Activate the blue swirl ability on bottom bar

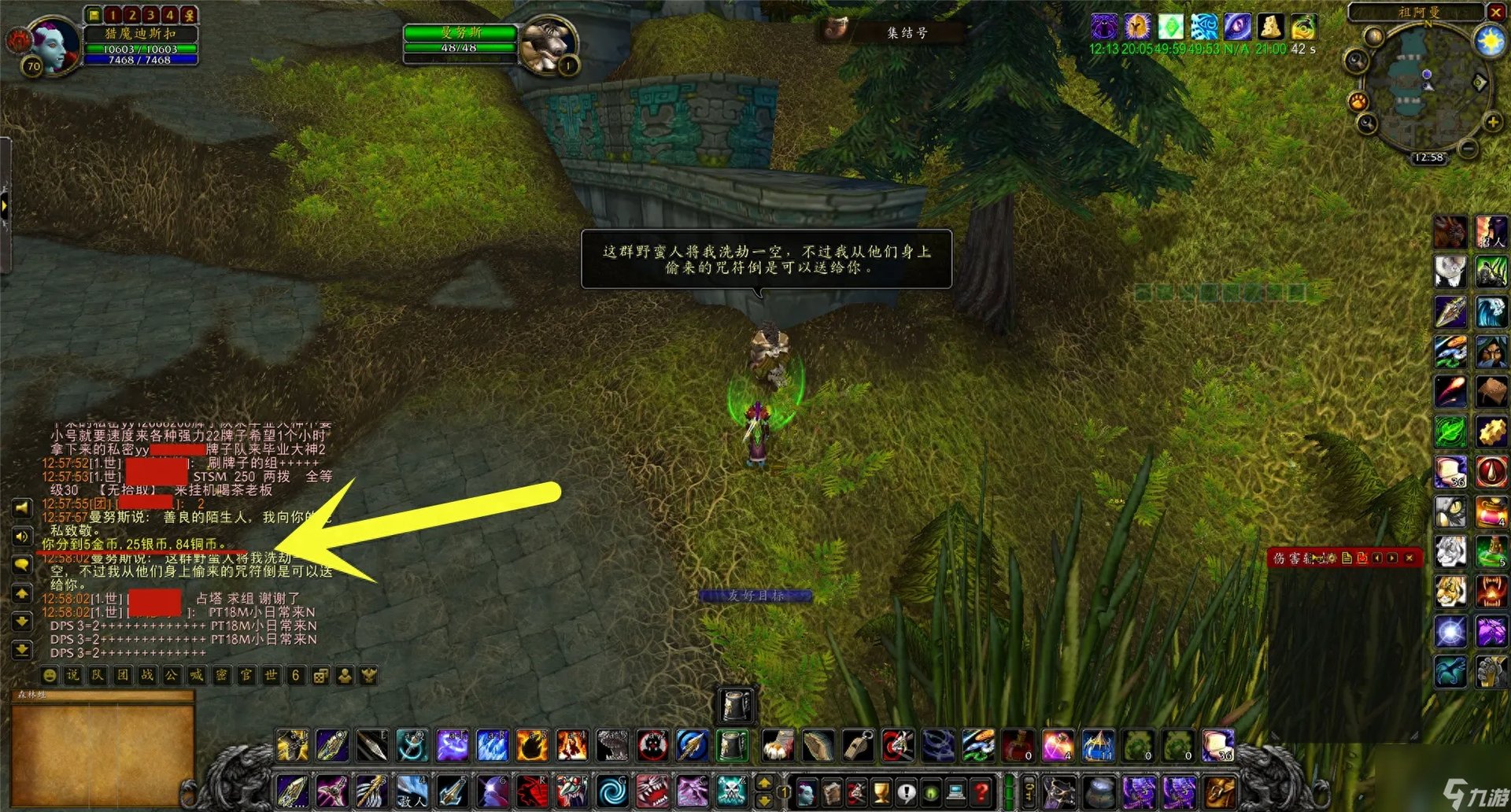(x=611, y=792)
